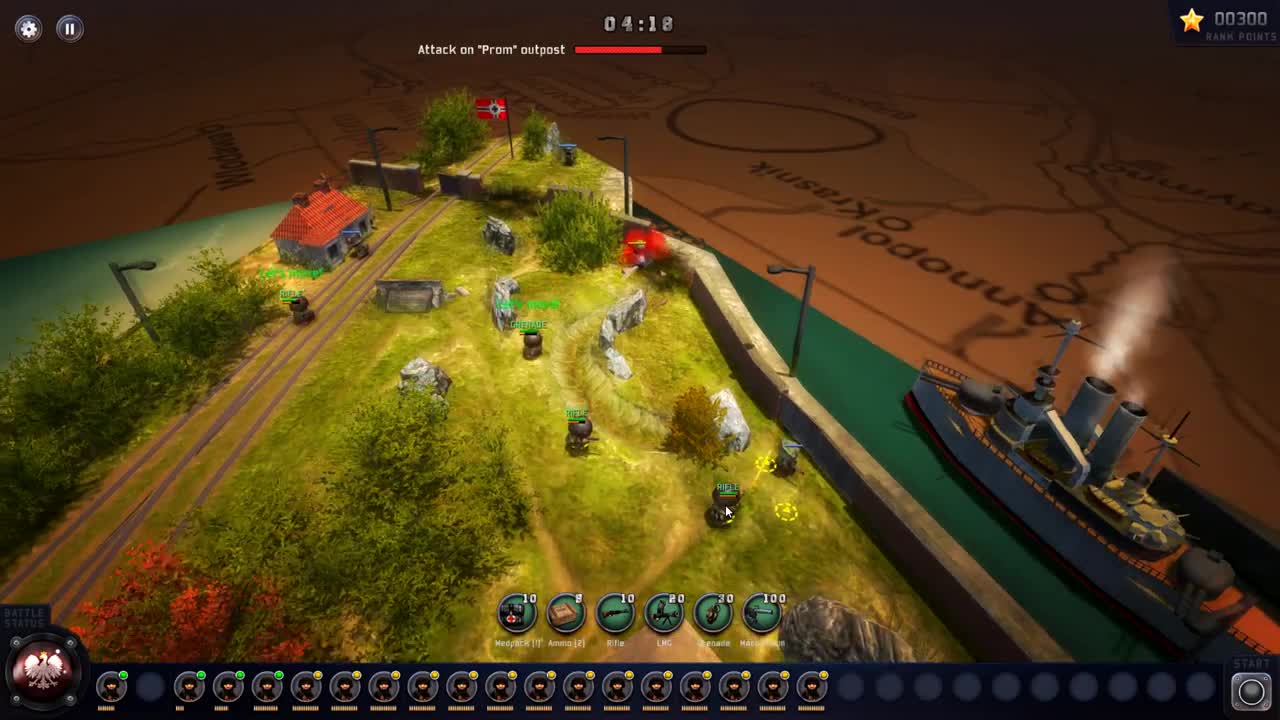This screenshot has width=1280, height=720.
Task: Select the Machine Gun icon
Action: (761, 614)
